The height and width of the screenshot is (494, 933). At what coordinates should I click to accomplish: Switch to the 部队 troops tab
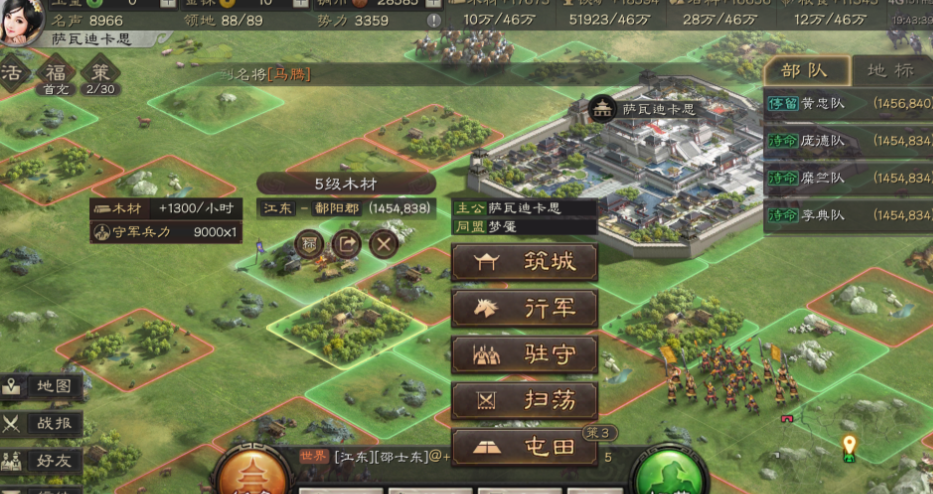pos(805,71)
